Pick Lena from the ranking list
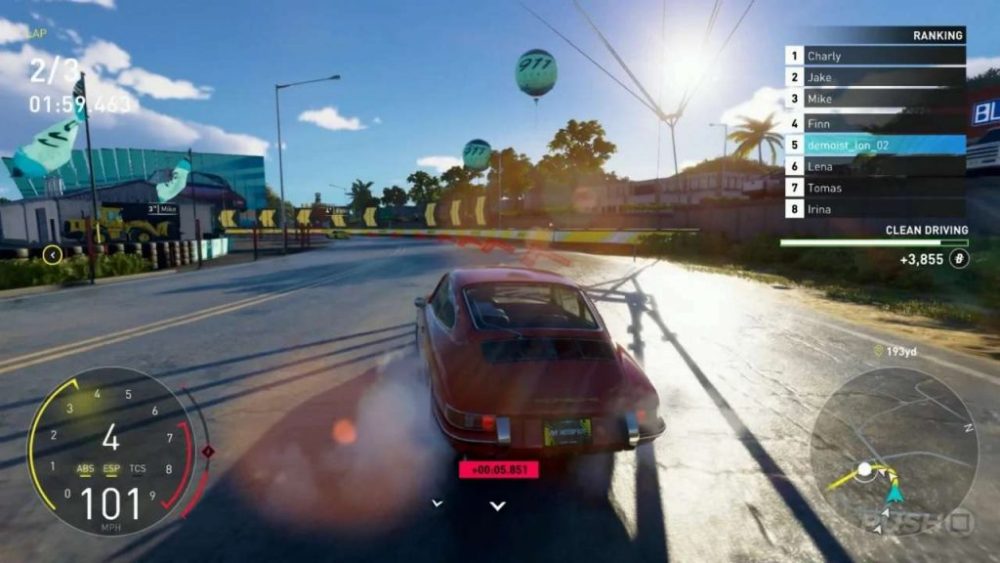This screenshot has height=563, width=1000. click(875, 166)
